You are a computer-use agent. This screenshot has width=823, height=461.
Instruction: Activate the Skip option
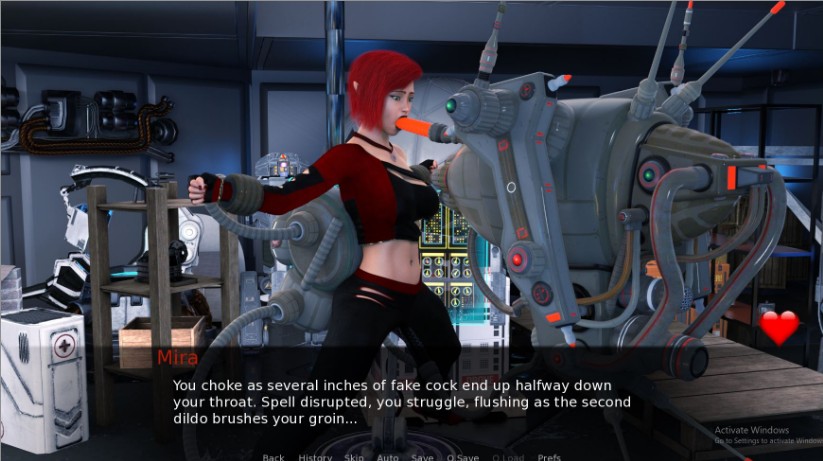pyautogui.click(x=354, y=457)
